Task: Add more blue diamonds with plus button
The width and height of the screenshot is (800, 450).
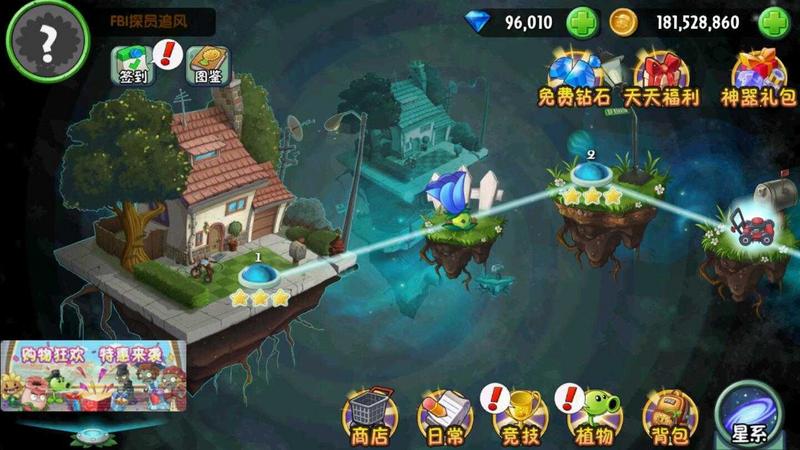Action: pyautogui.click(x=582, y=22)
